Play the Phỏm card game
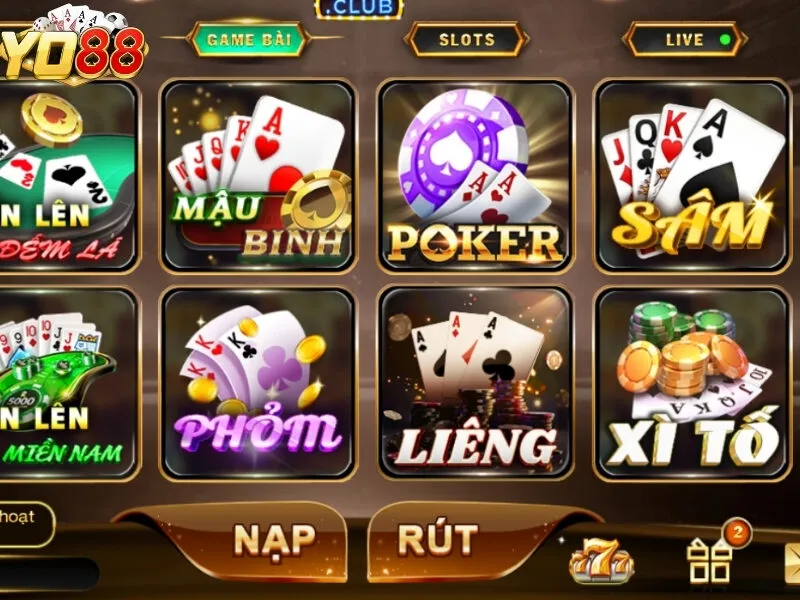This screenshot has height=600, width=800. coord(259,384)
